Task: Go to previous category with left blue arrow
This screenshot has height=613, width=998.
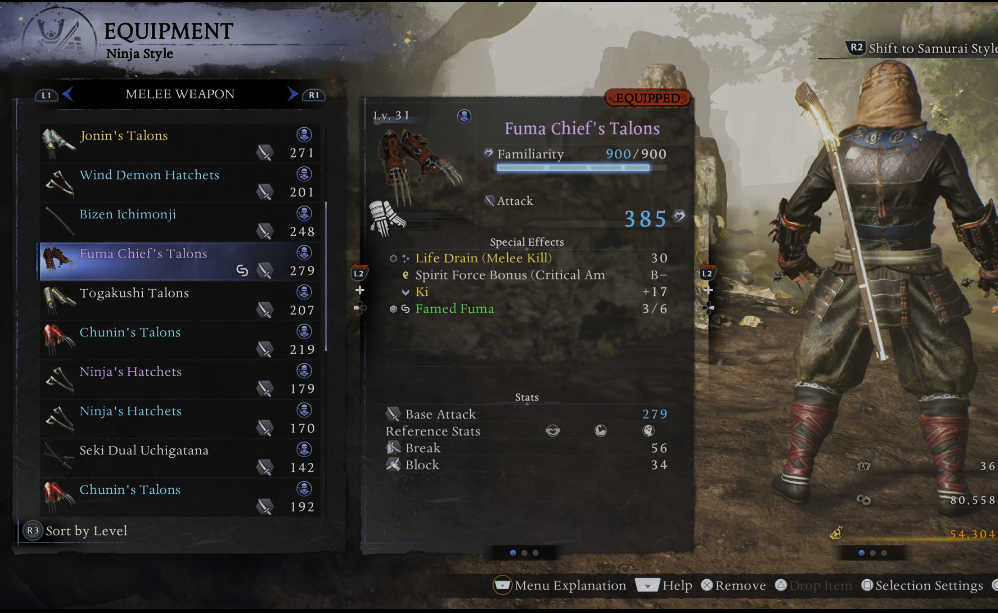Action: coord(68,94)
